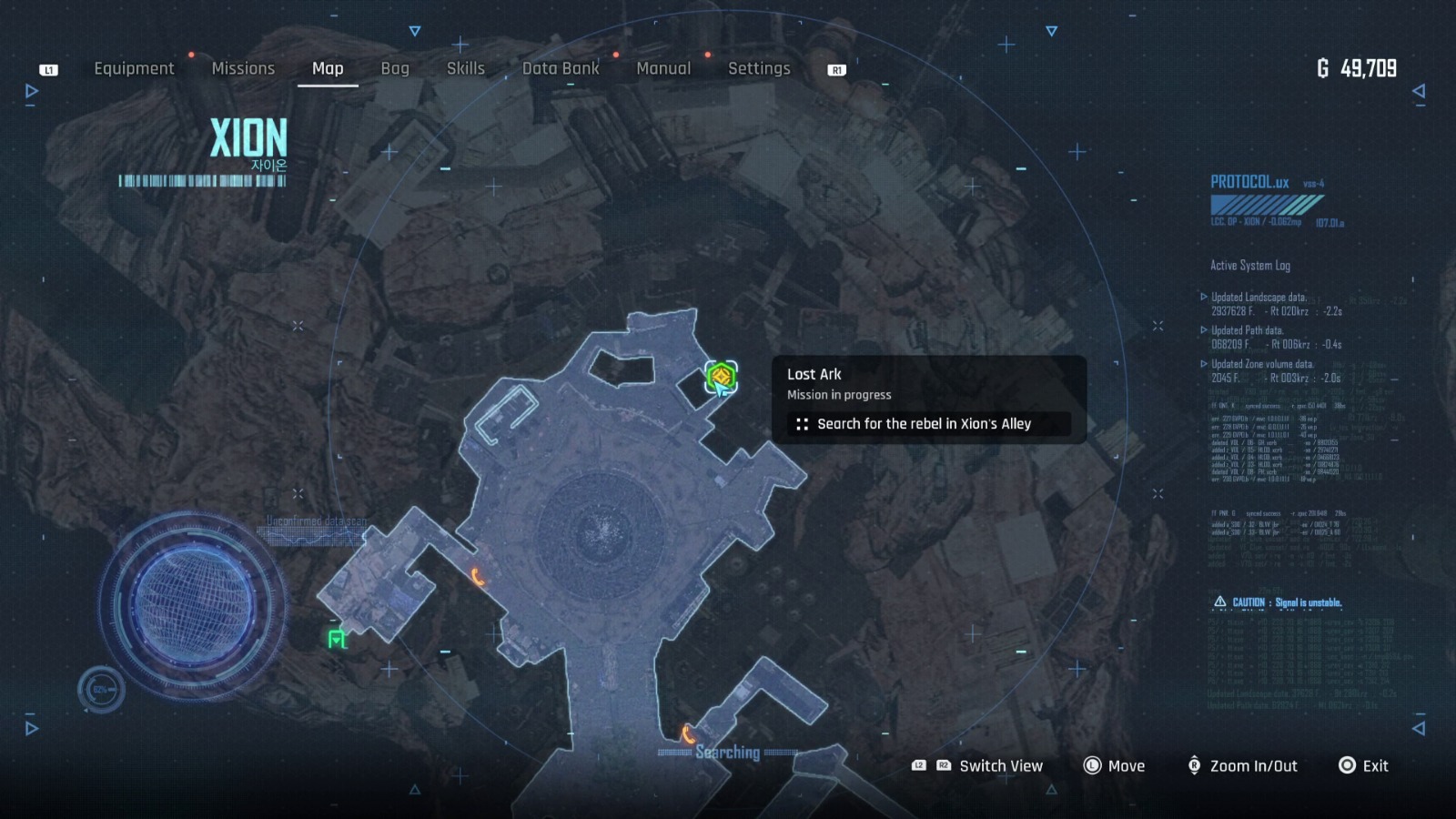Viewport: 1456px width, 819px height.
Task: Select the Map tab
Action: [x=328, y=68]
